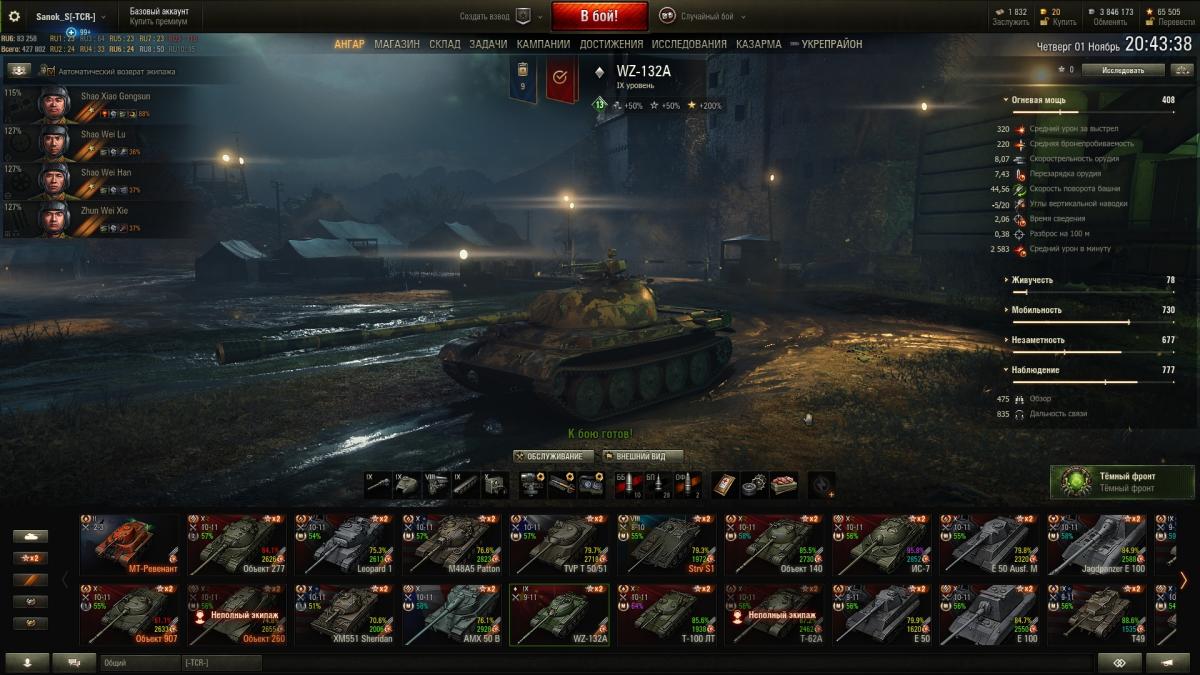Image resolution: width=1200 pixels, height=675 pixels.
Task: Open the КАМПАНИИ tab
Action: [x=543, y=44]
